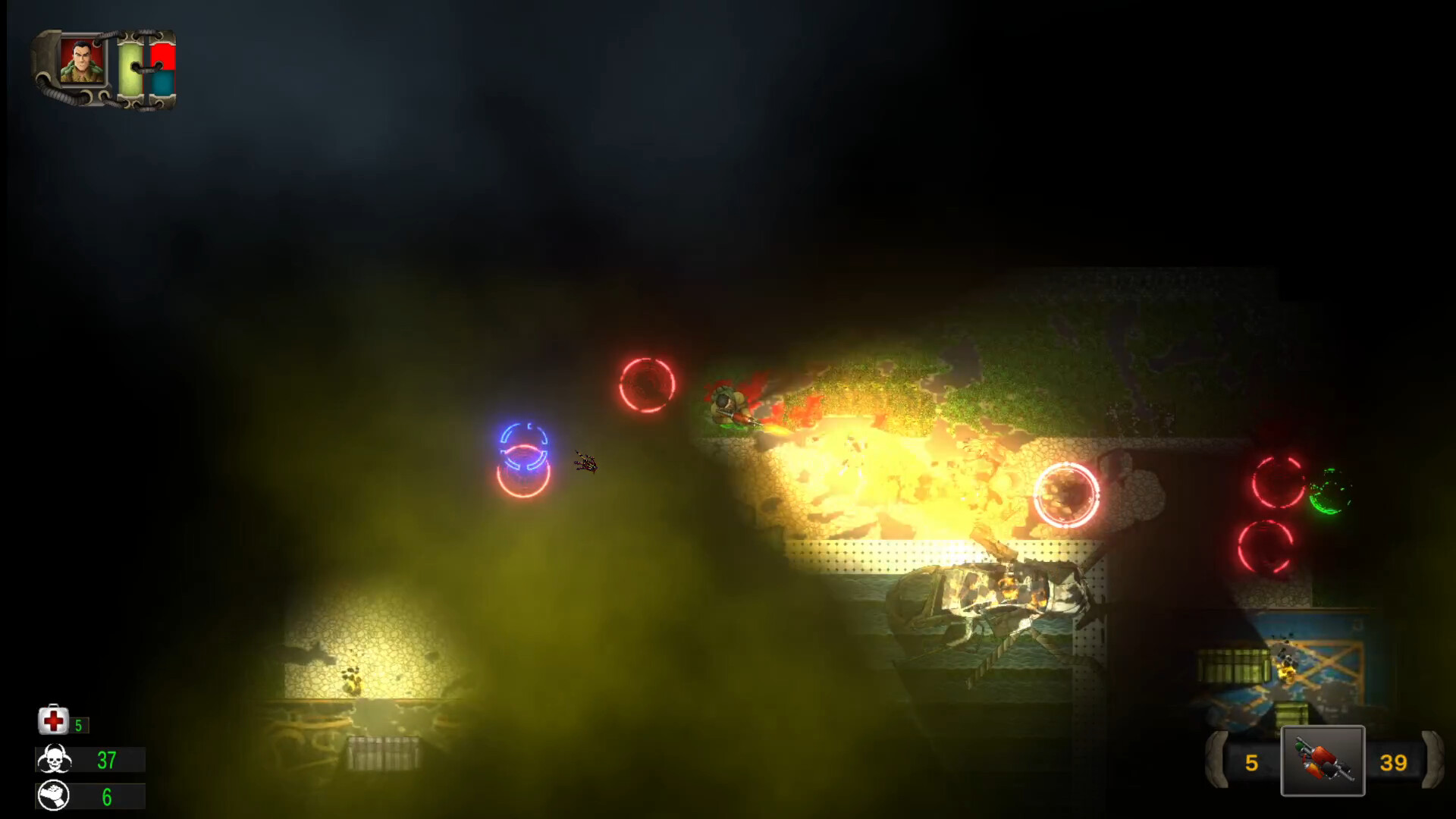Screen dimensions: 1456x819
Task: Select the flamethrower weapon slot icon
Action: coord(1323,760)
